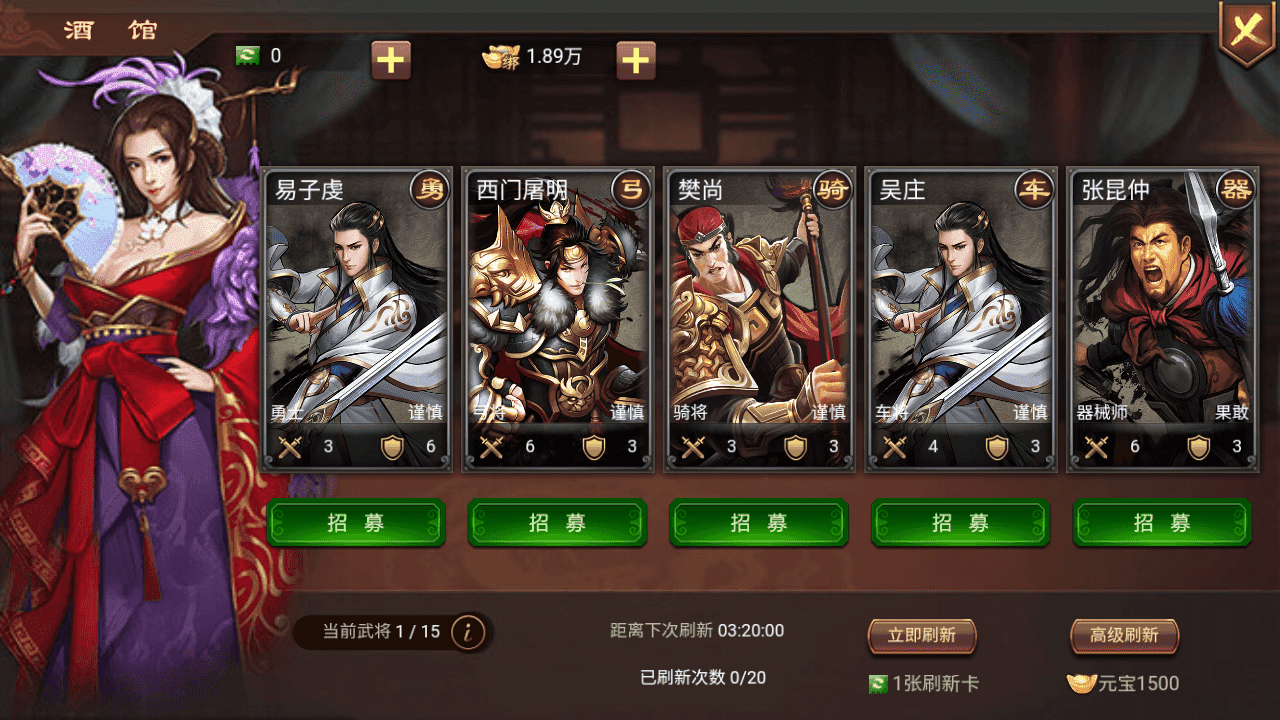The width and height of the screenshot is (1280, 720).
Task: Click the 器 badge on 张昆仲's card
Action: 1238,188
